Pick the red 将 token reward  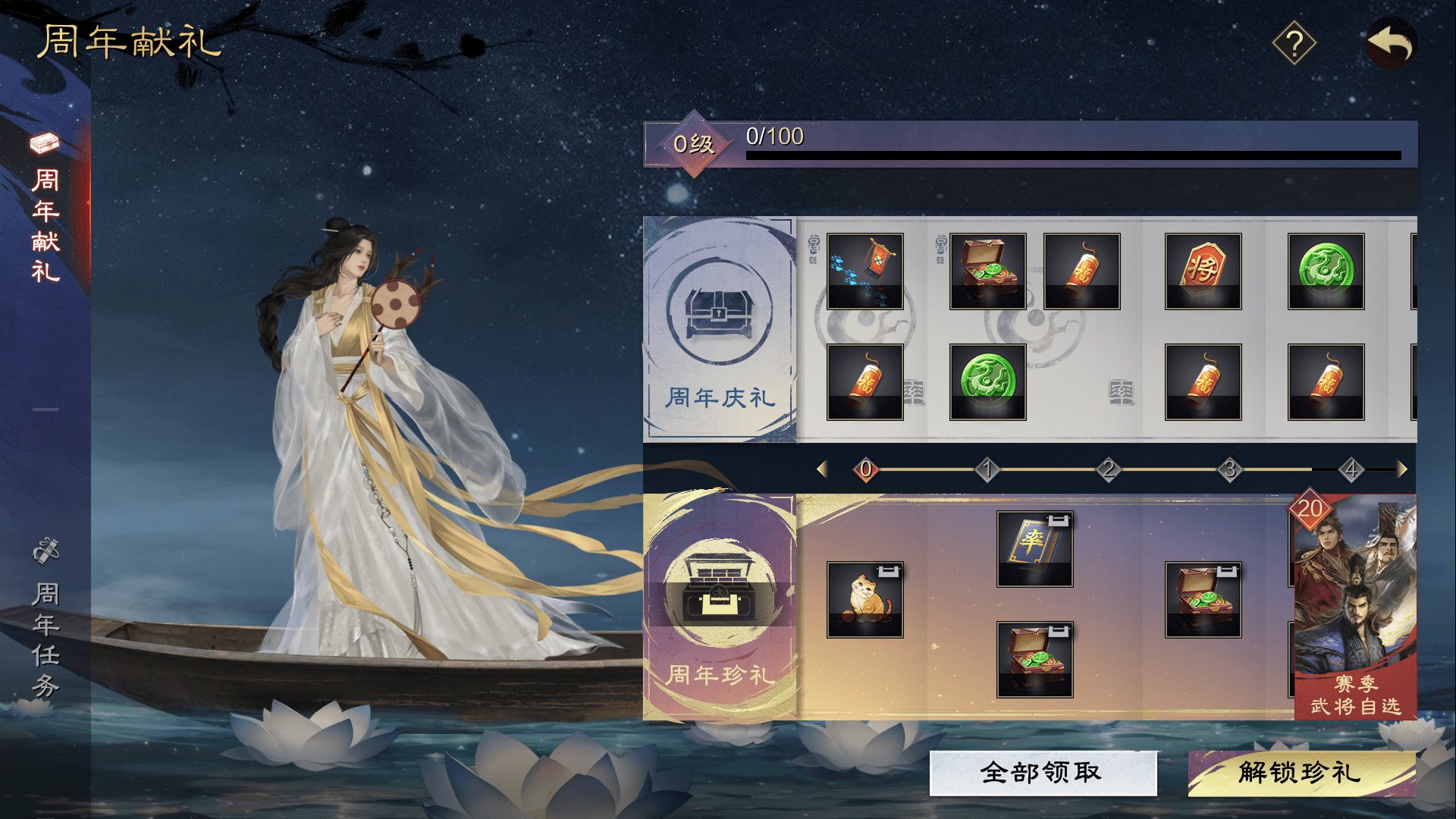(1203, 271)
